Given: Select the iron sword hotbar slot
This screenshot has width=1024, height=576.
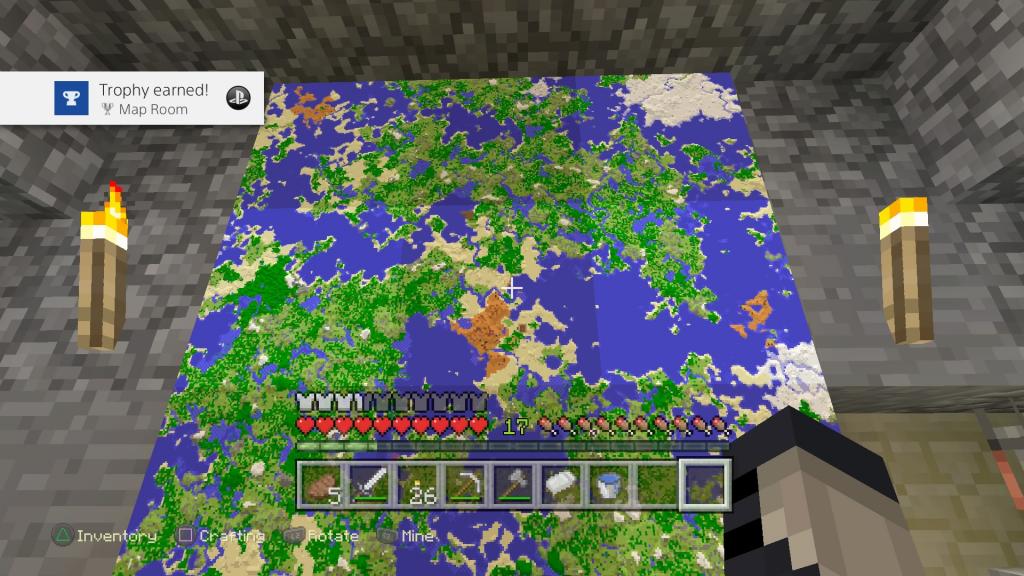Looking at the screenshot, I should (x=369, y=484).
